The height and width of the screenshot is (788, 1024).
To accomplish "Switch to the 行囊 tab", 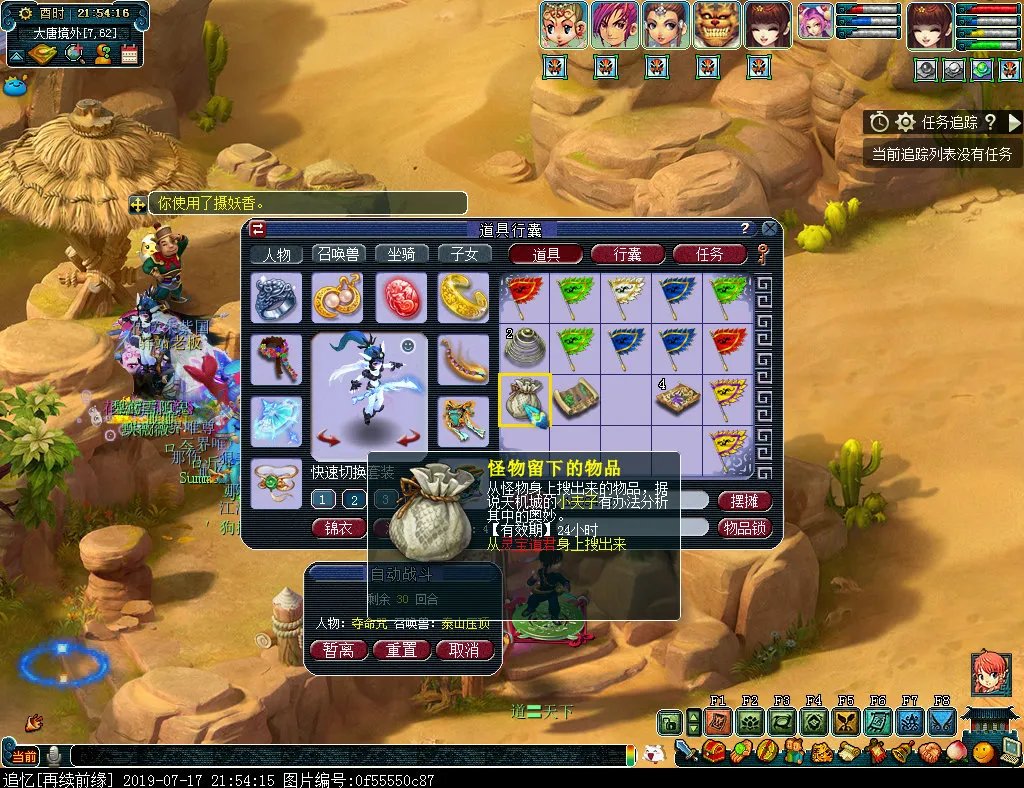I will click(x=628, y=254).
